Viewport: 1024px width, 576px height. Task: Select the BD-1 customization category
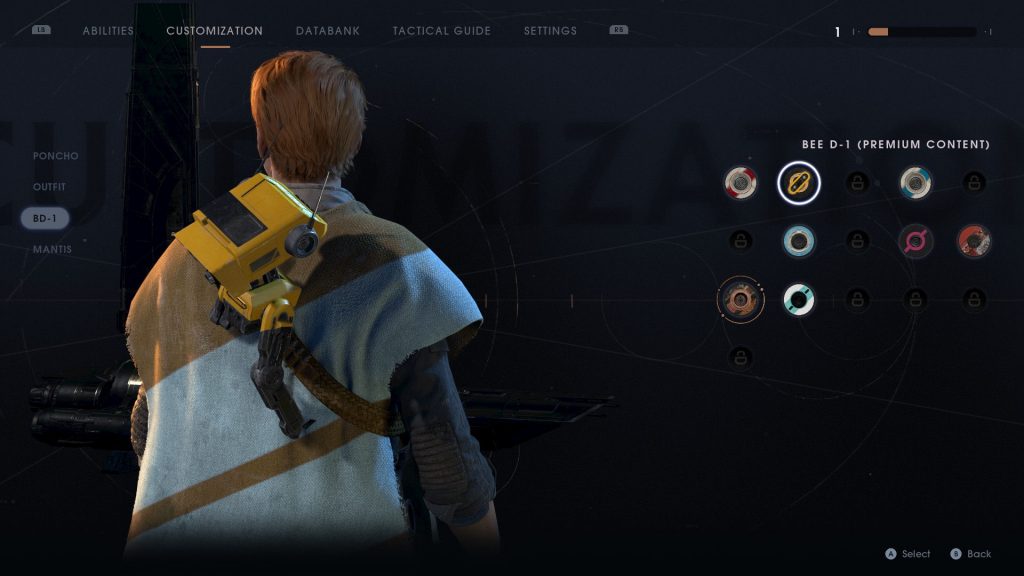45,218
